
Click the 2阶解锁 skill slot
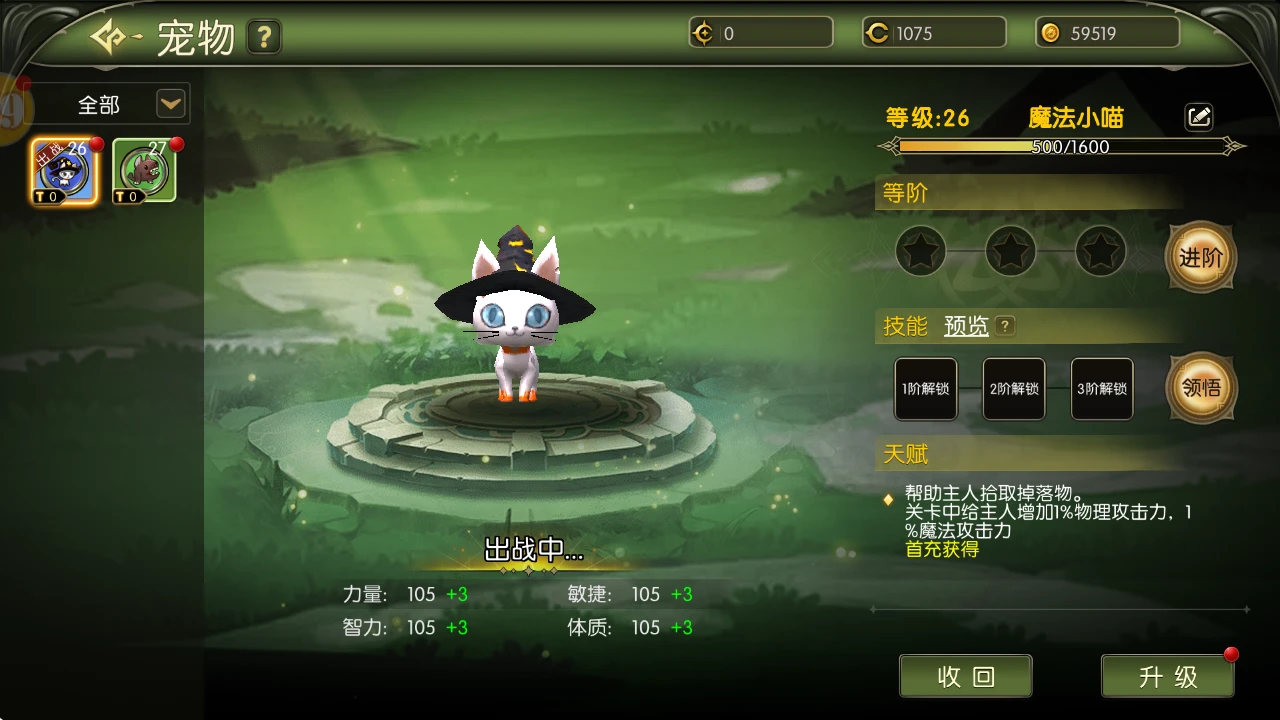click(1014, 389)
